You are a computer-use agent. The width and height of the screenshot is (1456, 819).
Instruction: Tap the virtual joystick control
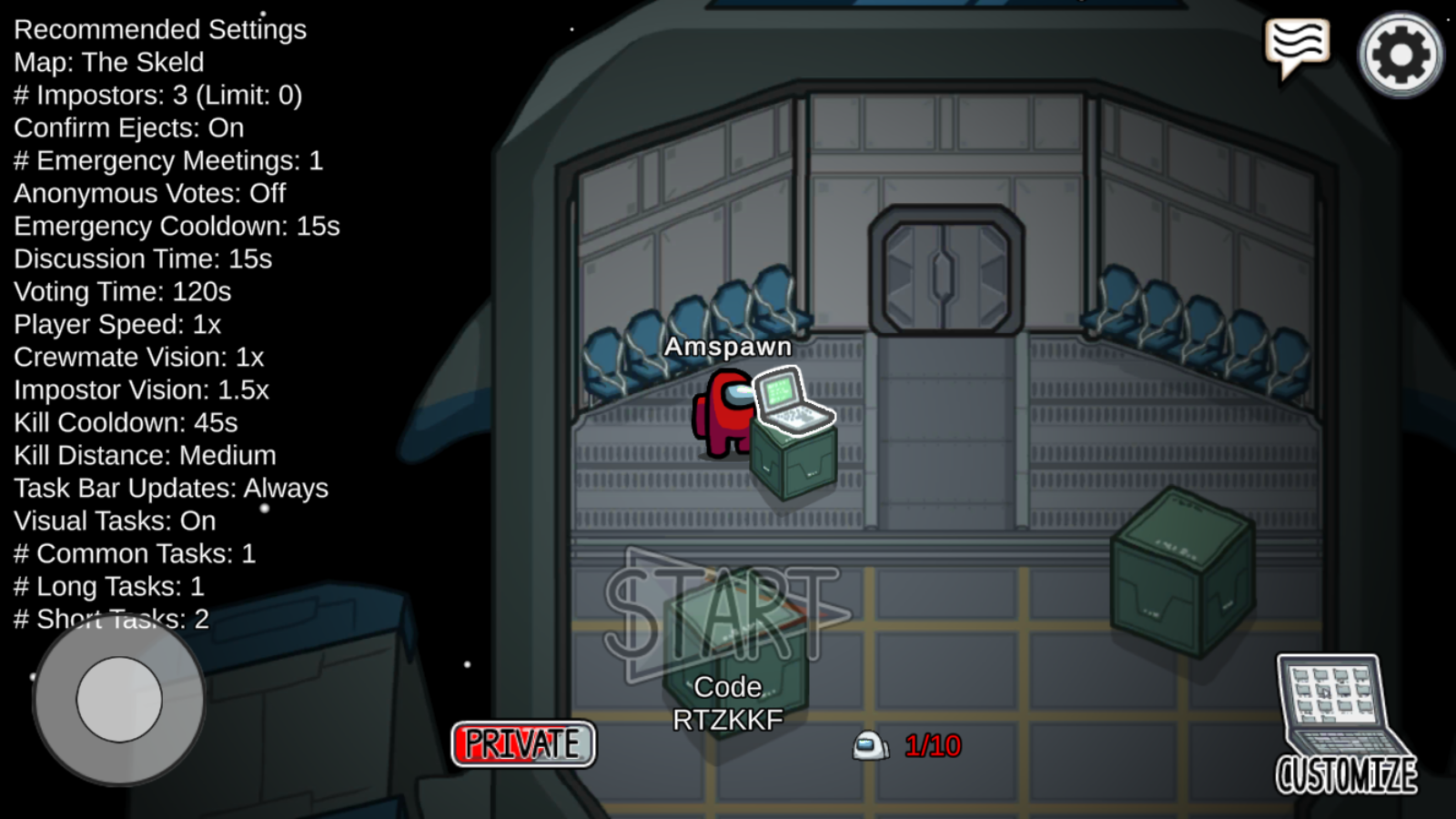tap(119, 699)
